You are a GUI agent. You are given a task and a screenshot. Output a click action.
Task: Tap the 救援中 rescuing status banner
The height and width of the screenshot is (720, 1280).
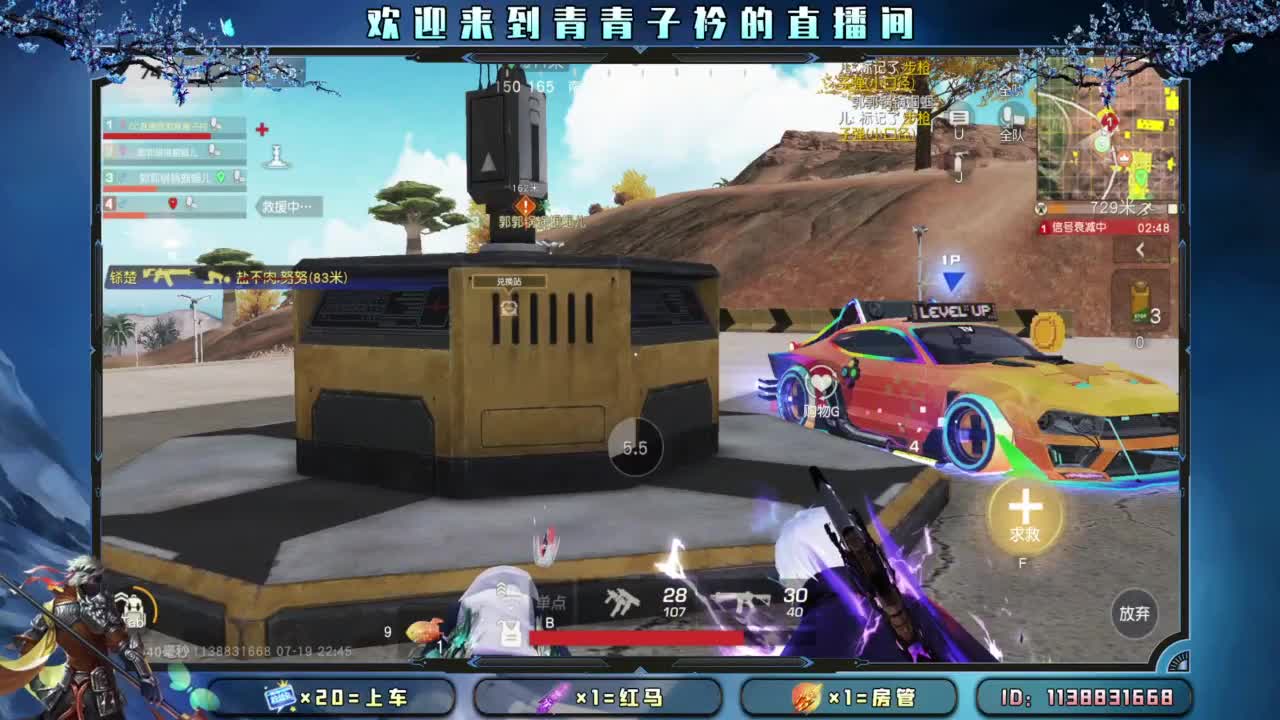click(286, 205)
